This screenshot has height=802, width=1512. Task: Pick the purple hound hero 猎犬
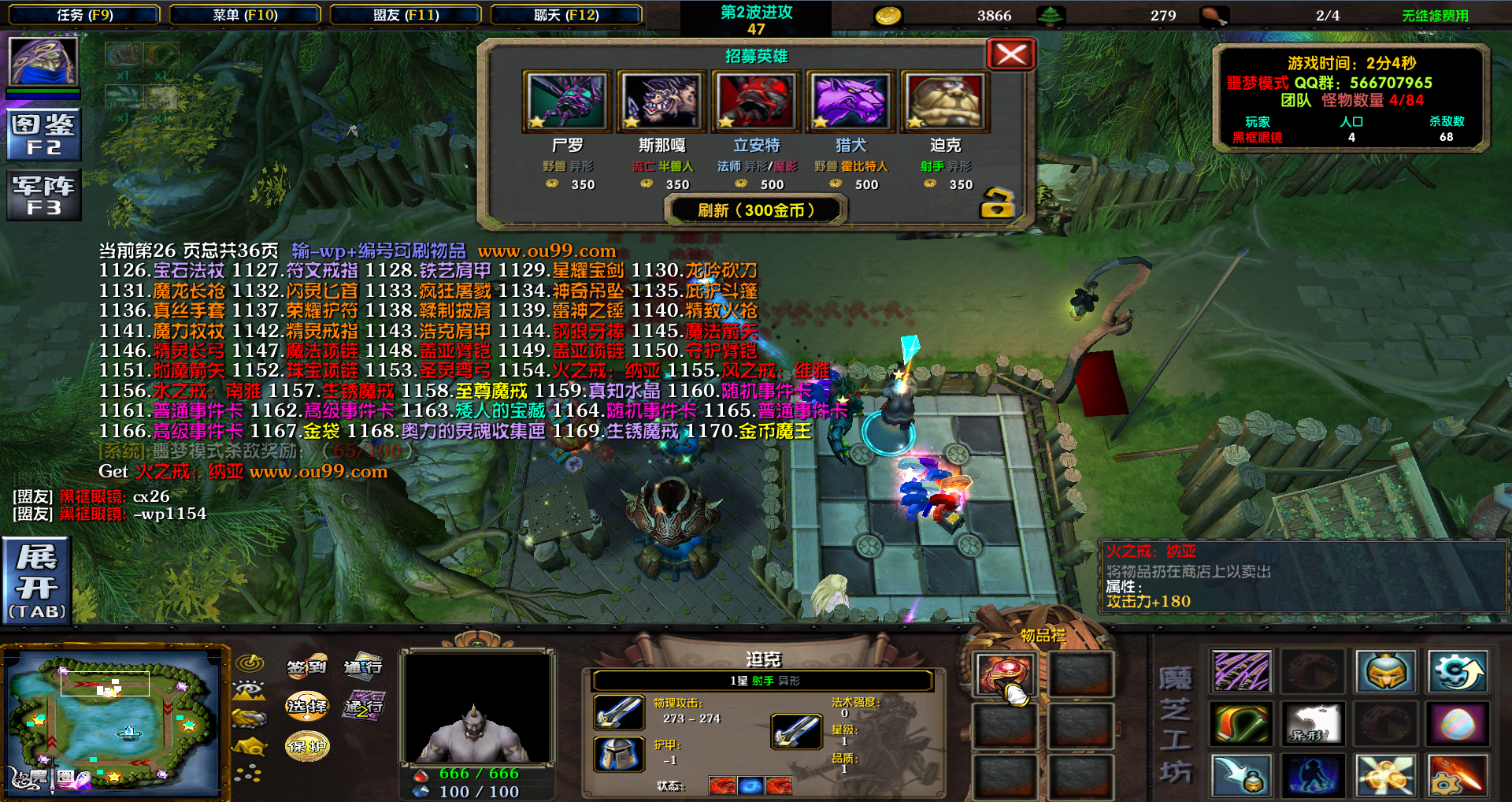click(x=850, y=102)
